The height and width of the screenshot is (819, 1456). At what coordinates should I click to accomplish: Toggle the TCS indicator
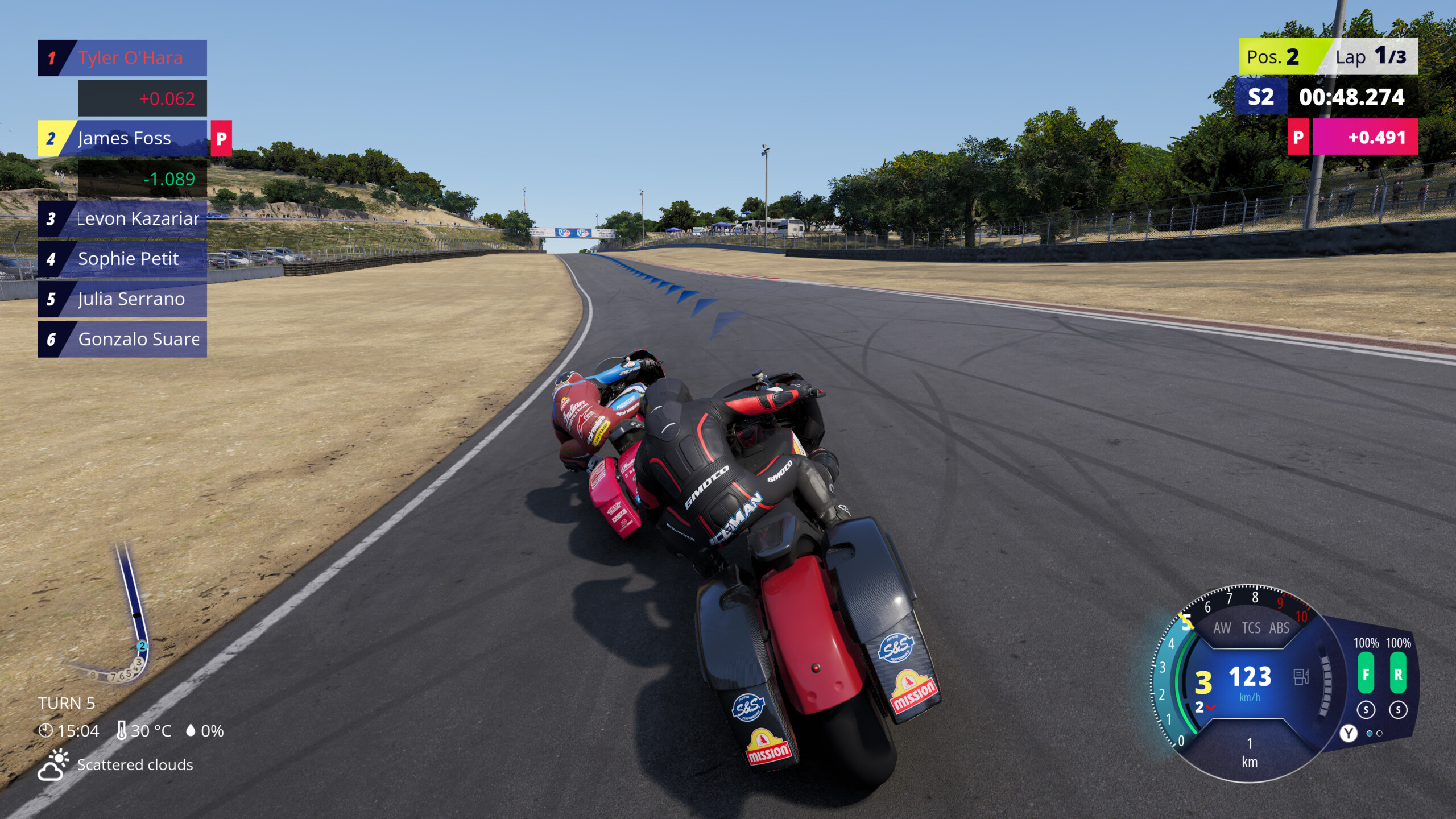pos(1251,628)
